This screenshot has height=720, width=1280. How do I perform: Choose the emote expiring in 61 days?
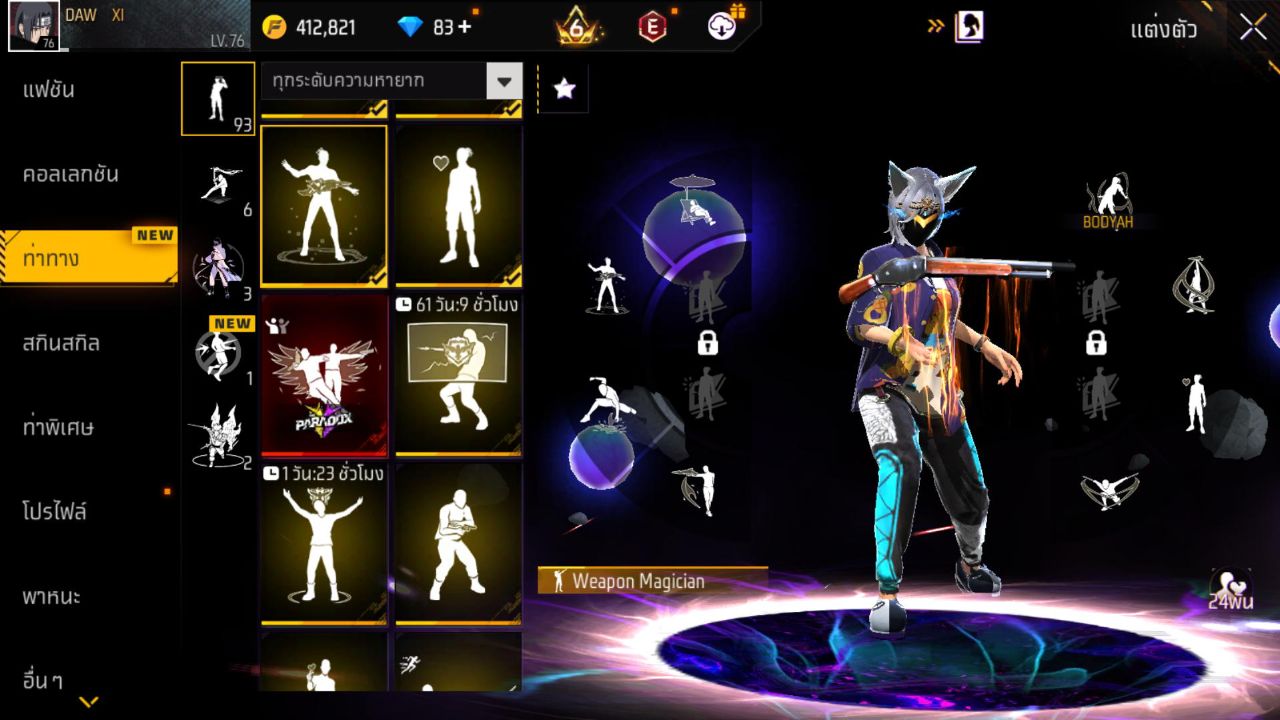458,375
